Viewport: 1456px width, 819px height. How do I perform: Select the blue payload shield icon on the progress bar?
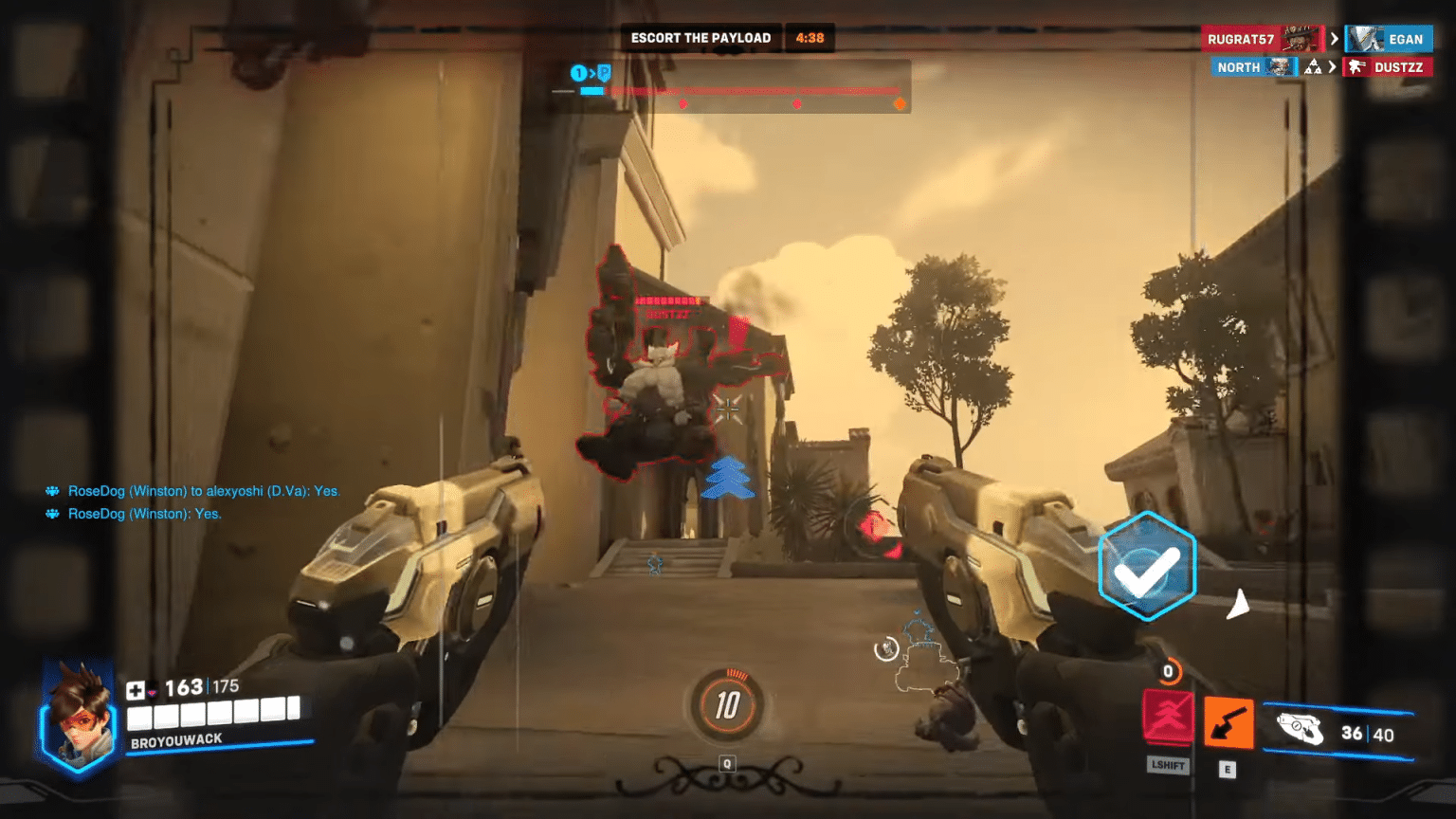603,71
